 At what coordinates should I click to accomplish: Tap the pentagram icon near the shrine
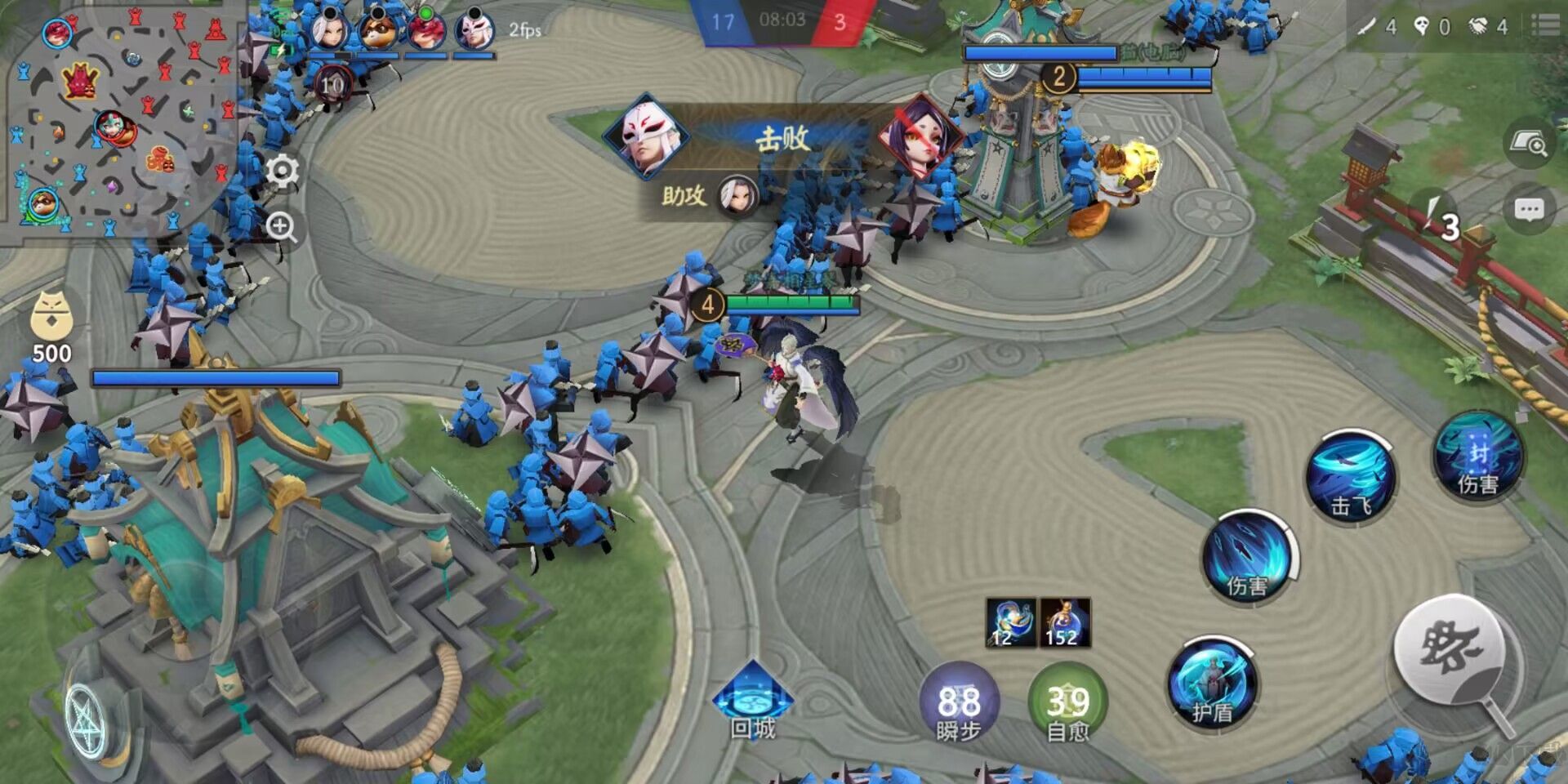pos(87,720)
